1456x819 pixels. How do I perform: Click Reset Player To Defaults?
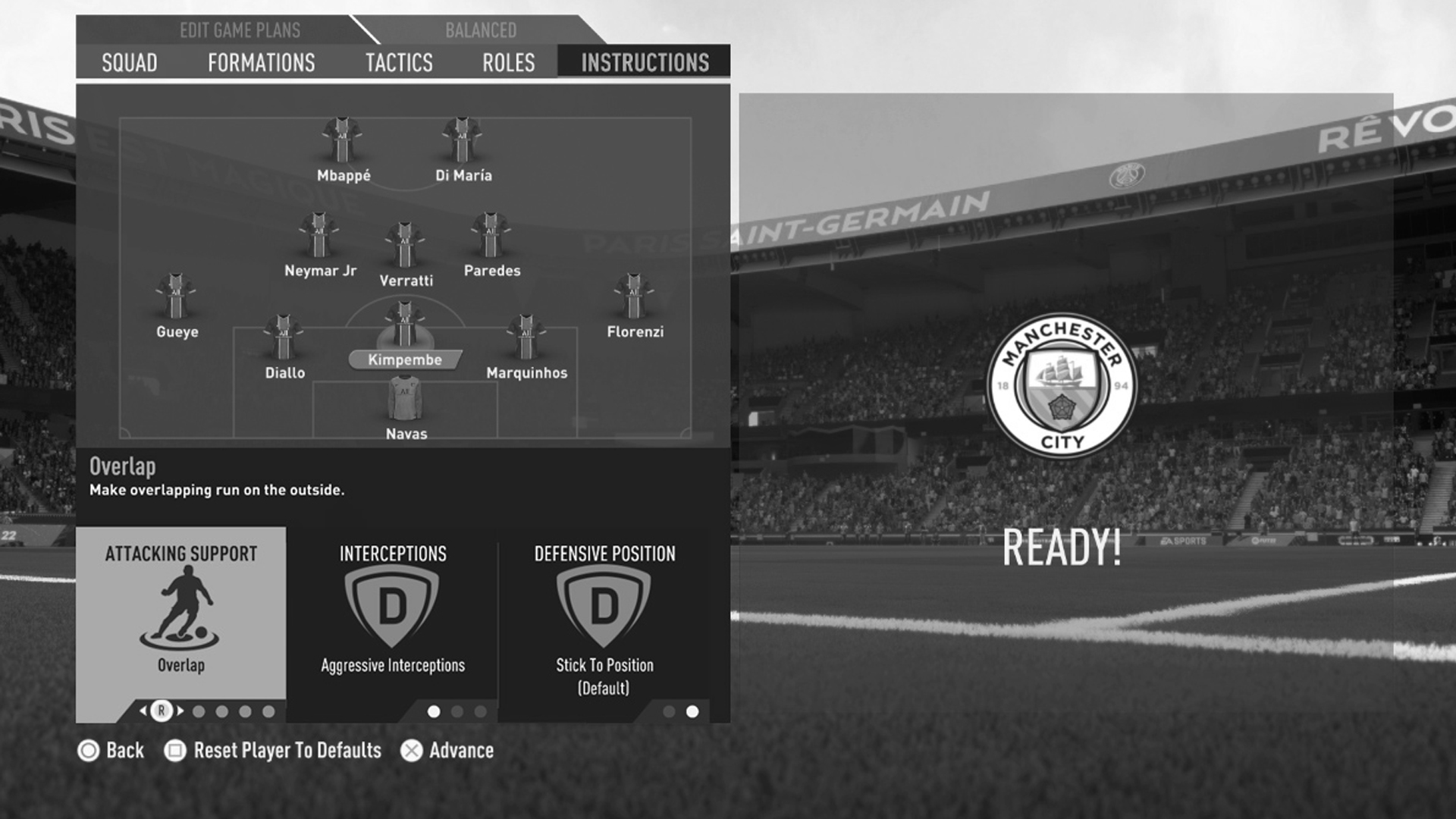click(x=287, y=751)
